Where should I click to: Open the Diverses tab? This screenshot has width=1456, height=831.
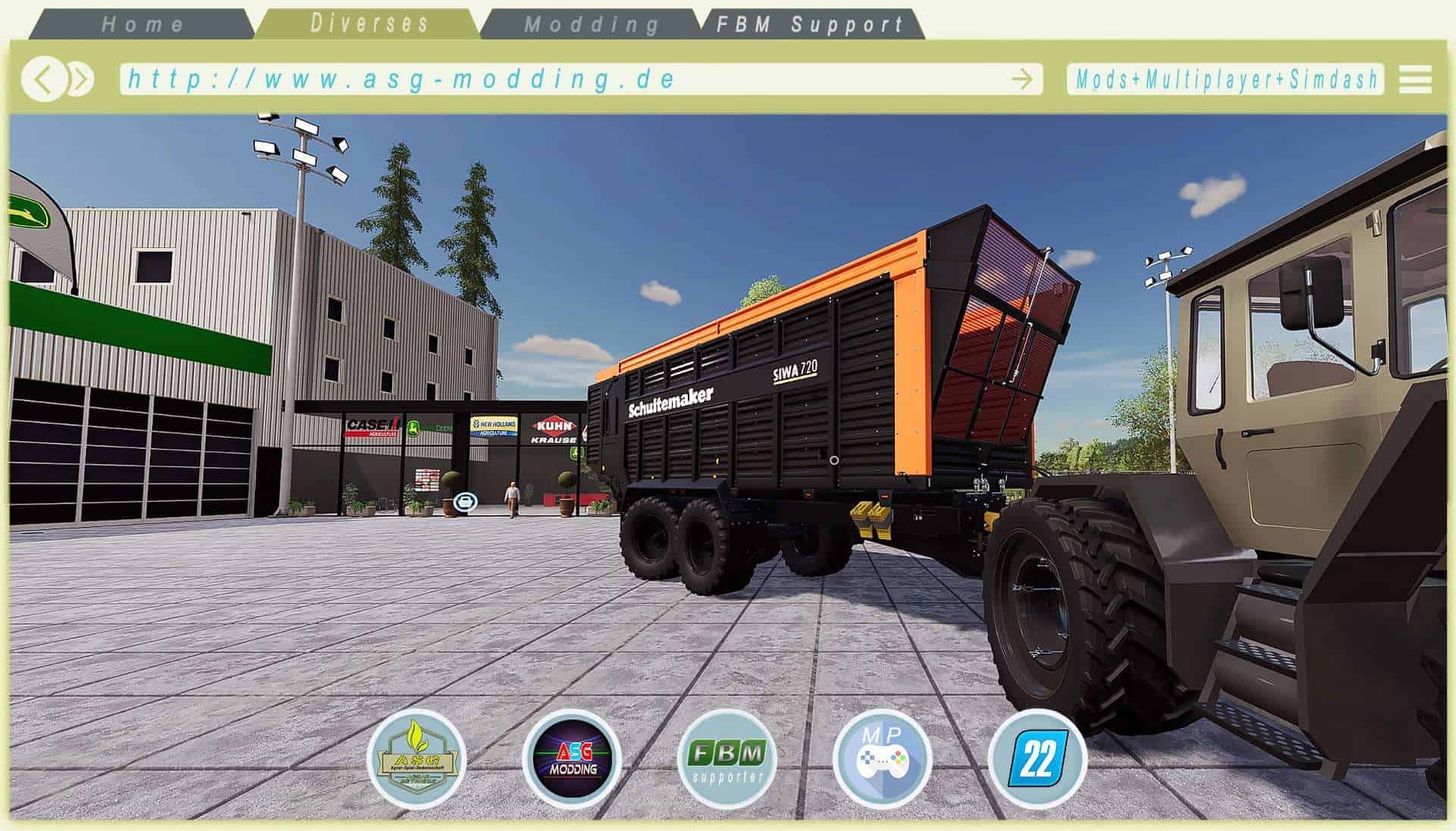coord(369,24)
